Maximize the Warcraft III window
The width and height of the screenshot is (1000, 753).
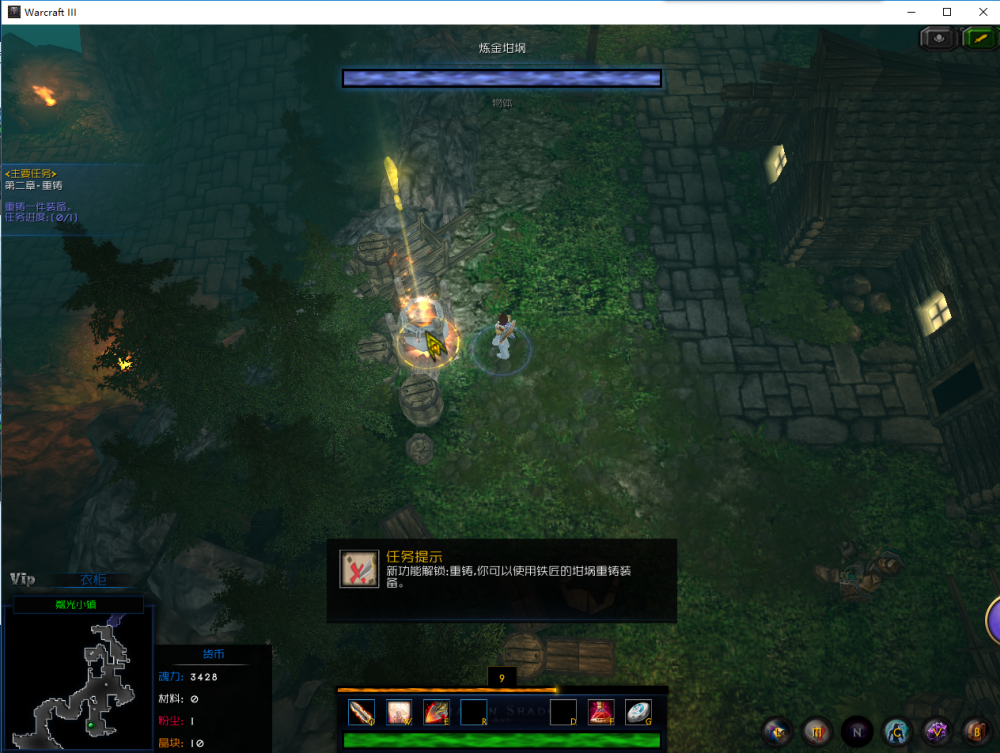947,12
